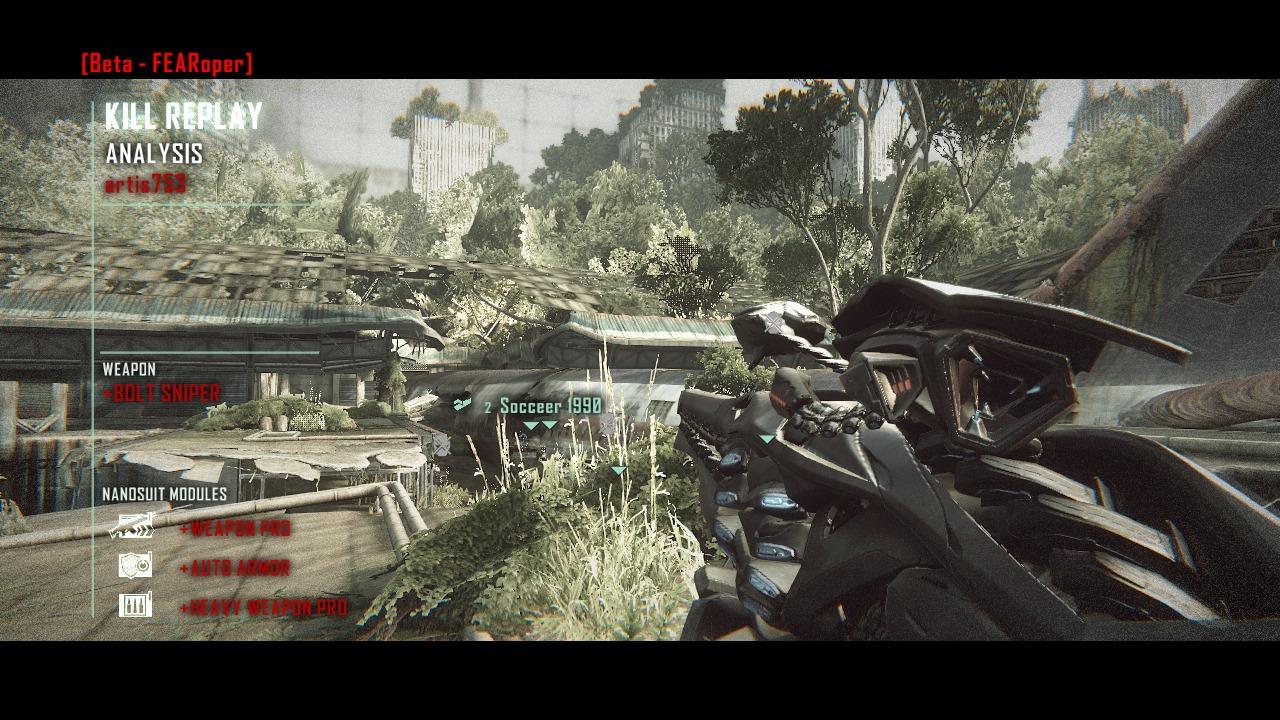The image size is (1280, 720).
Task: Enable the Heavy Weapon Pro module
Action: click(263, 605)
